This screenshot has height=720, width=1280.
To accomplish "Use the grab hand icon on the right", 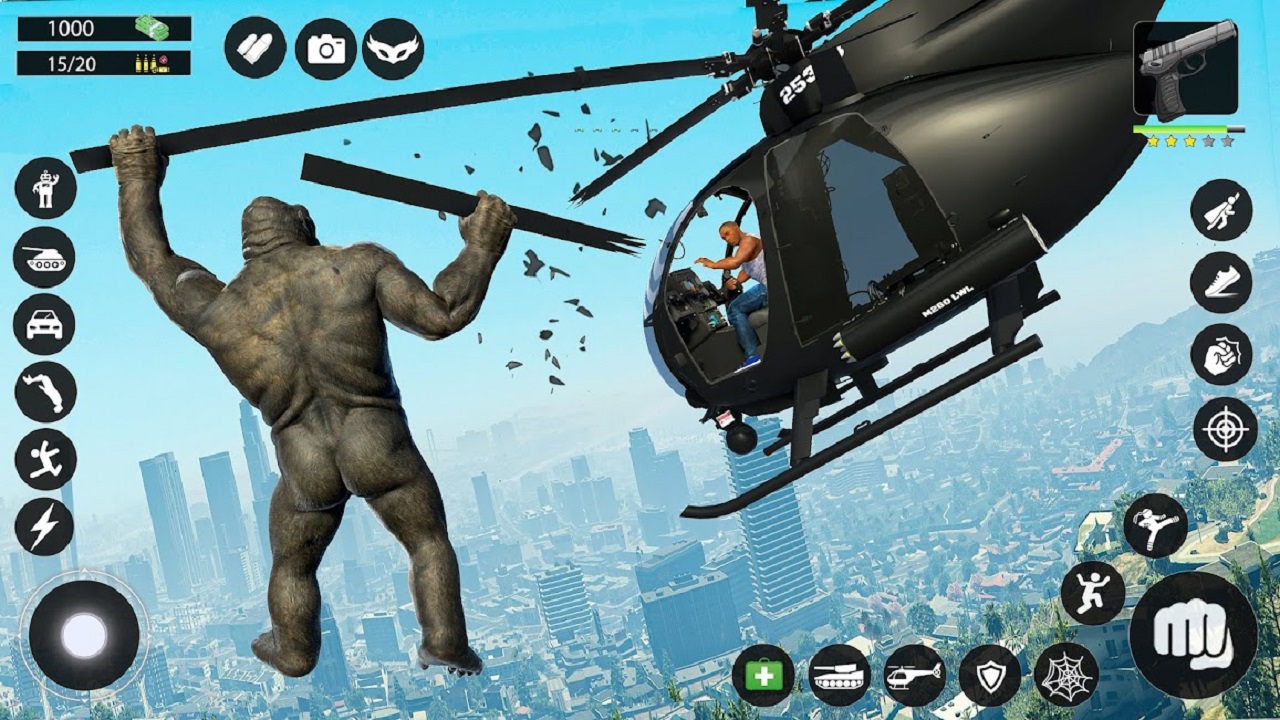I will pyautogui.click(x=1221, y=354).
